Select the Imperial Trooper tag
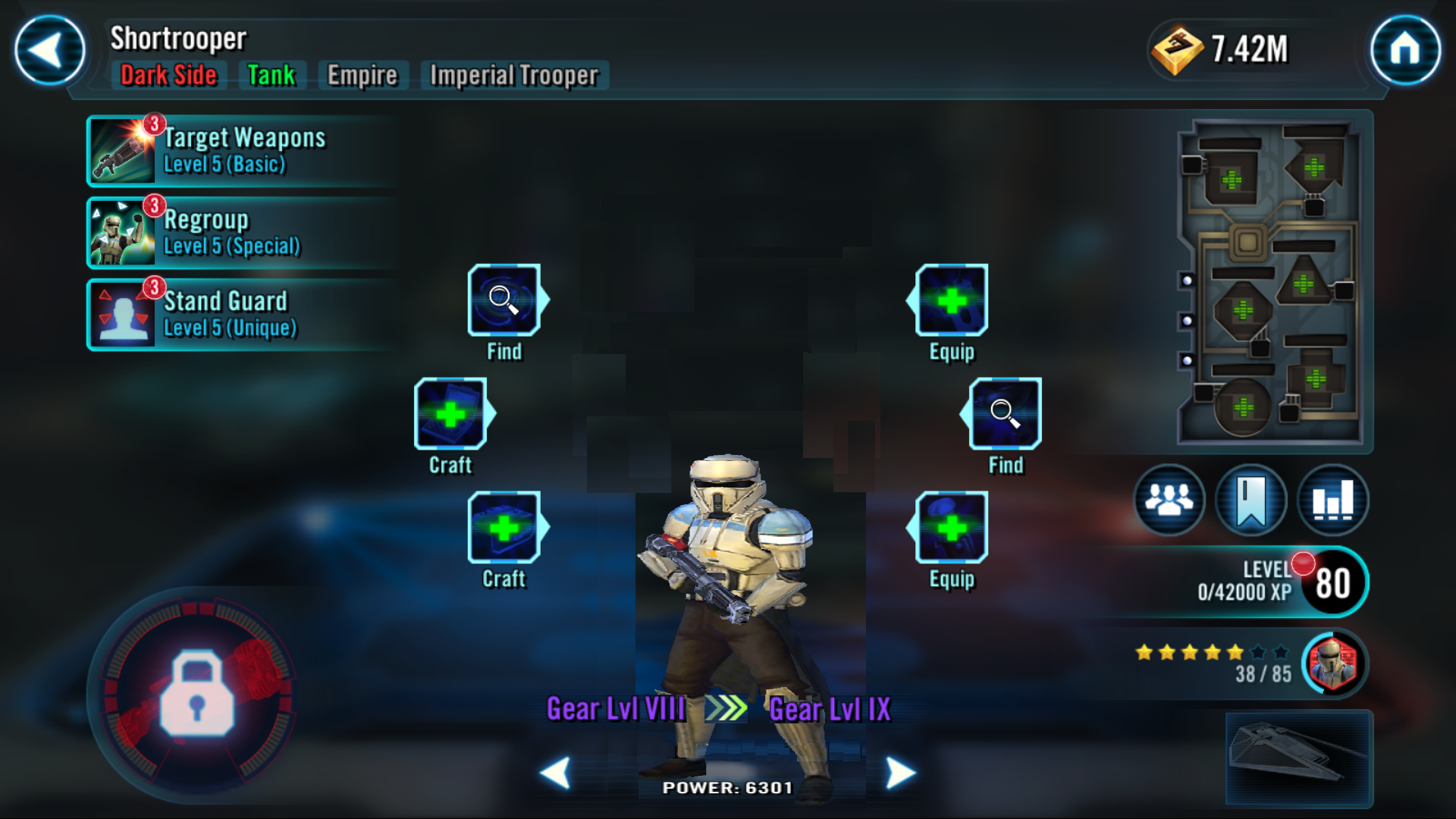Screen dimensions: 1456x819 pos(513,75)
